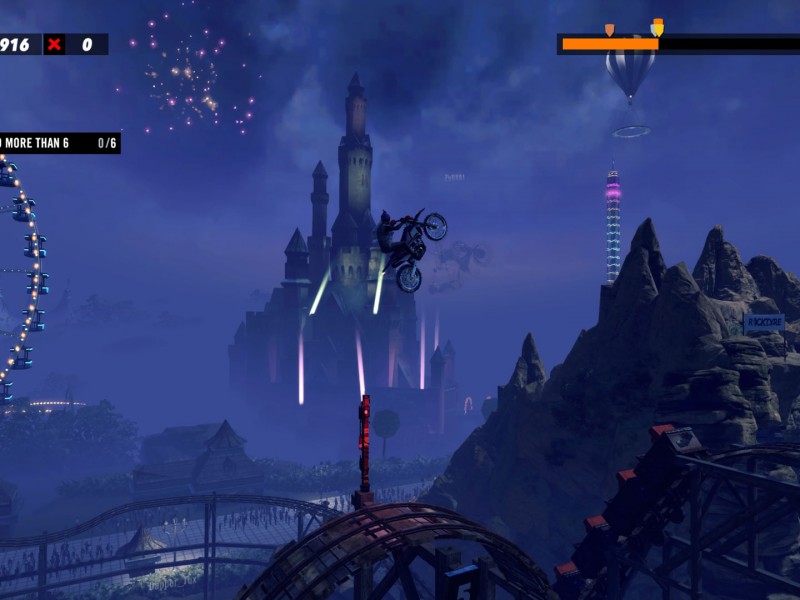Select the bronze medal marker on progress bar

609,29
